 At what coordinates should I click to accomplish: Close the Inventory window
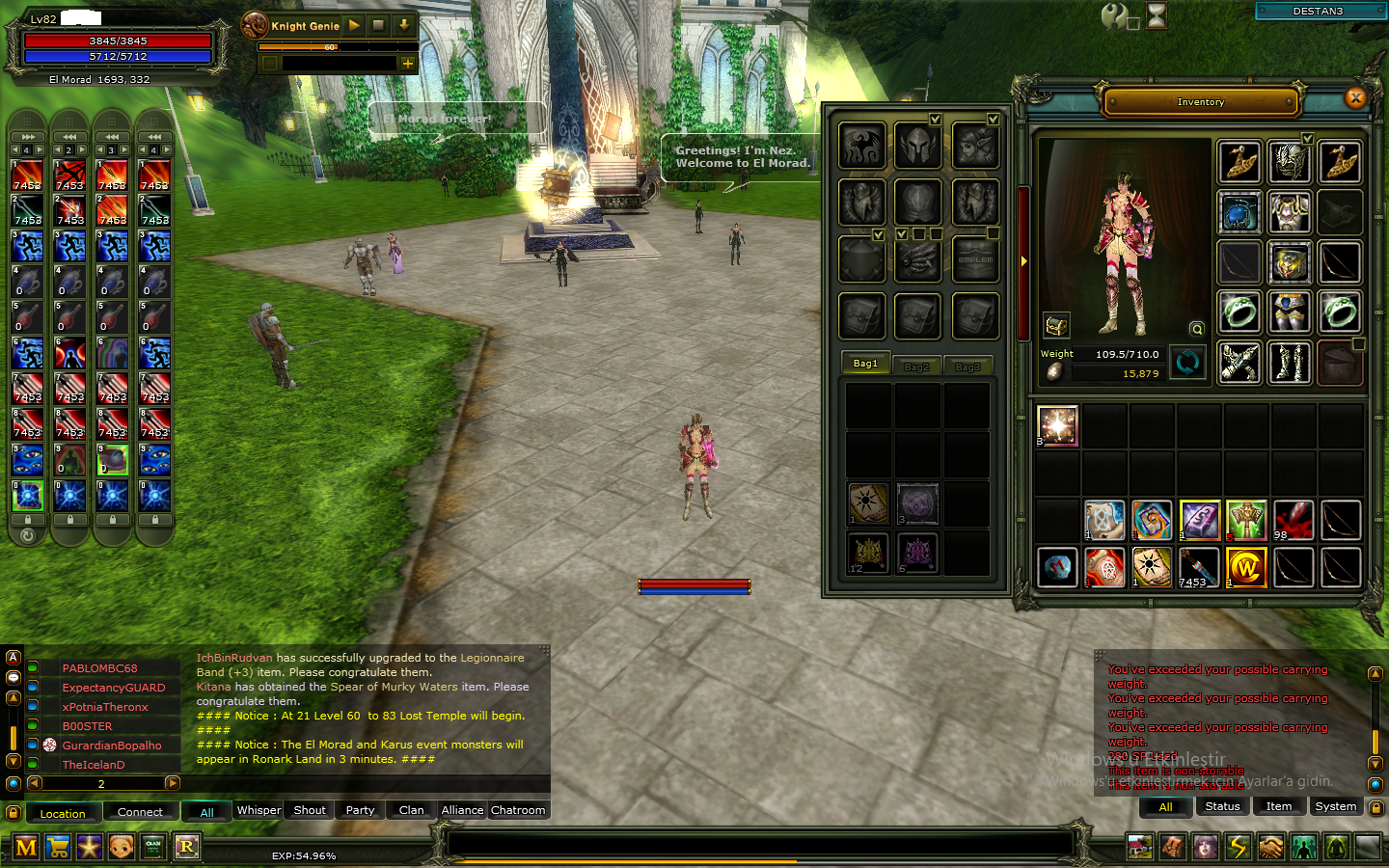tap(1355, 97)
